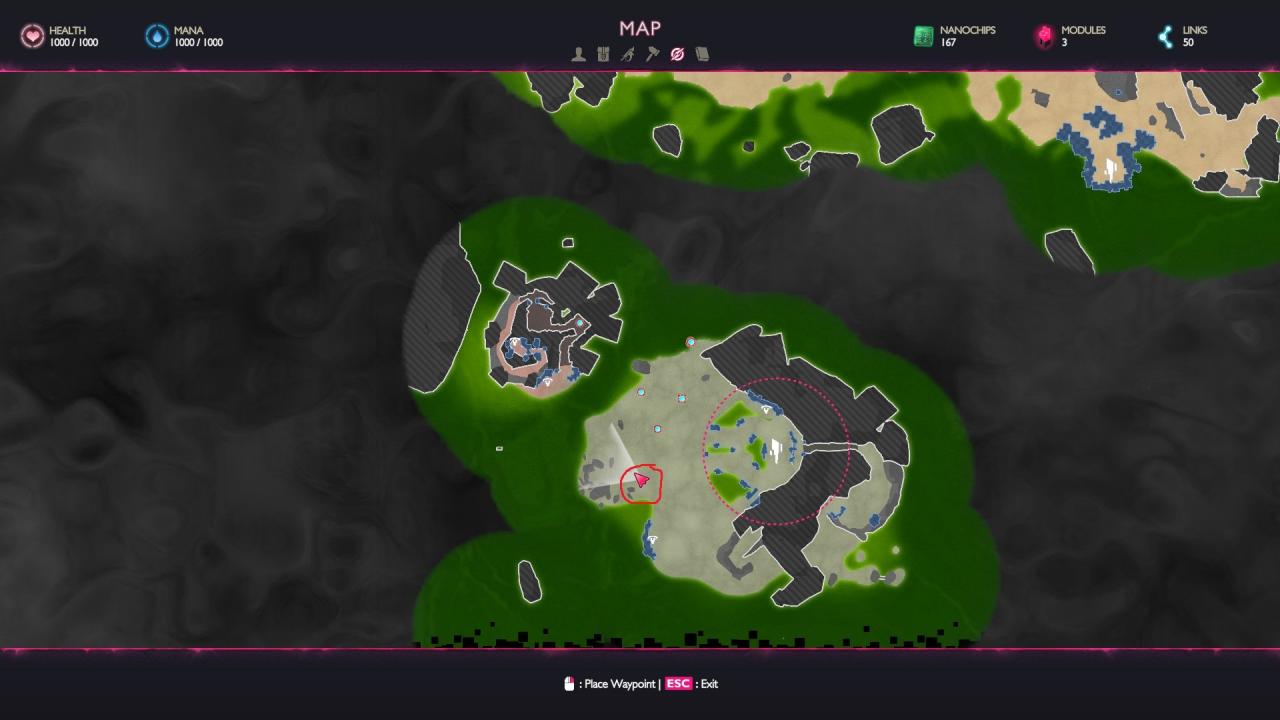Switch to the backpack inventory tab
The image size is (1280, 720).
603,54
